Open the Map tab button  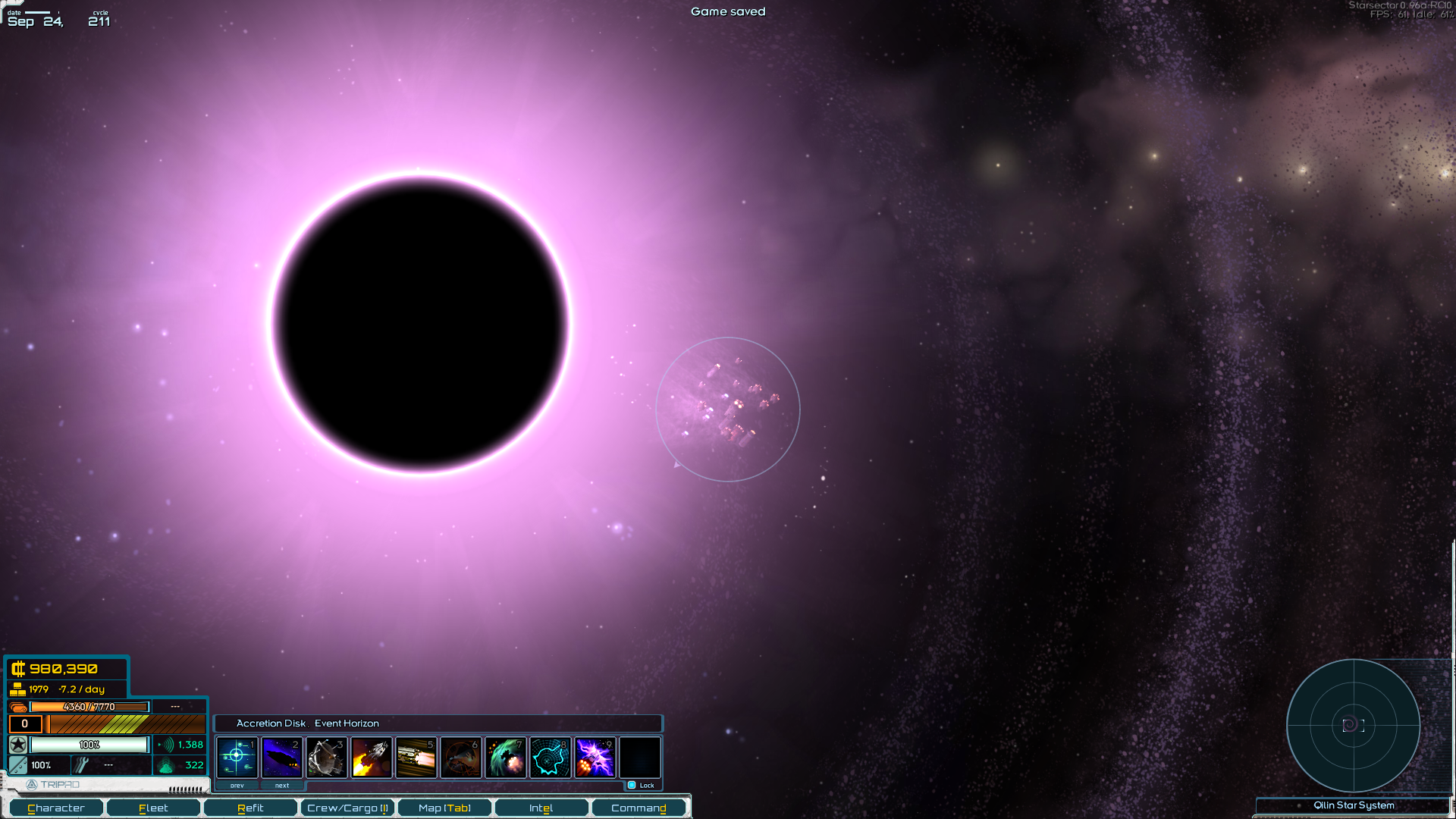pos(444,808)
